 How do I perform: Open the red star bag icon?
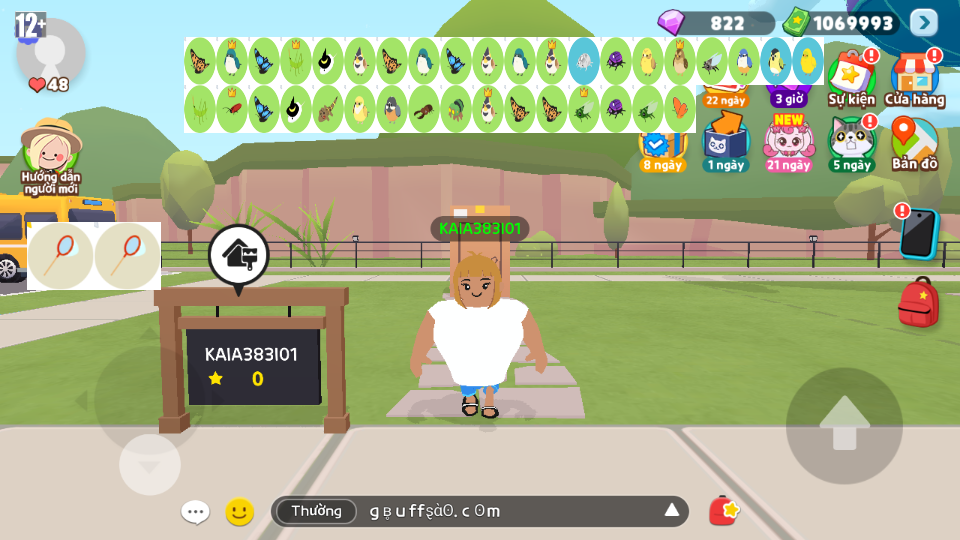pos(723,511)
